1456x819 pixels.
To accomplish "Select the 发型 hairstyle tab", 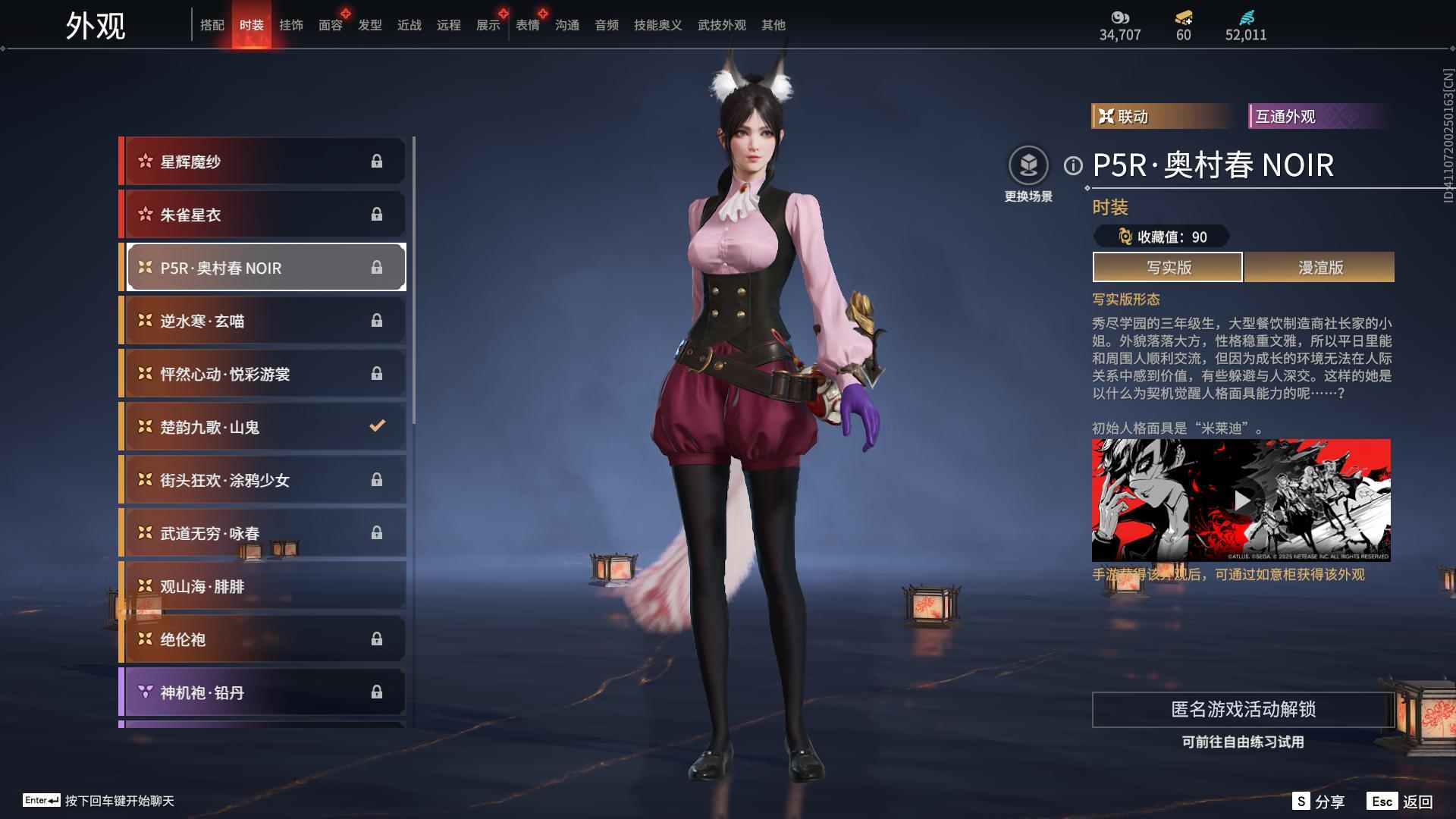I will 369,25.
